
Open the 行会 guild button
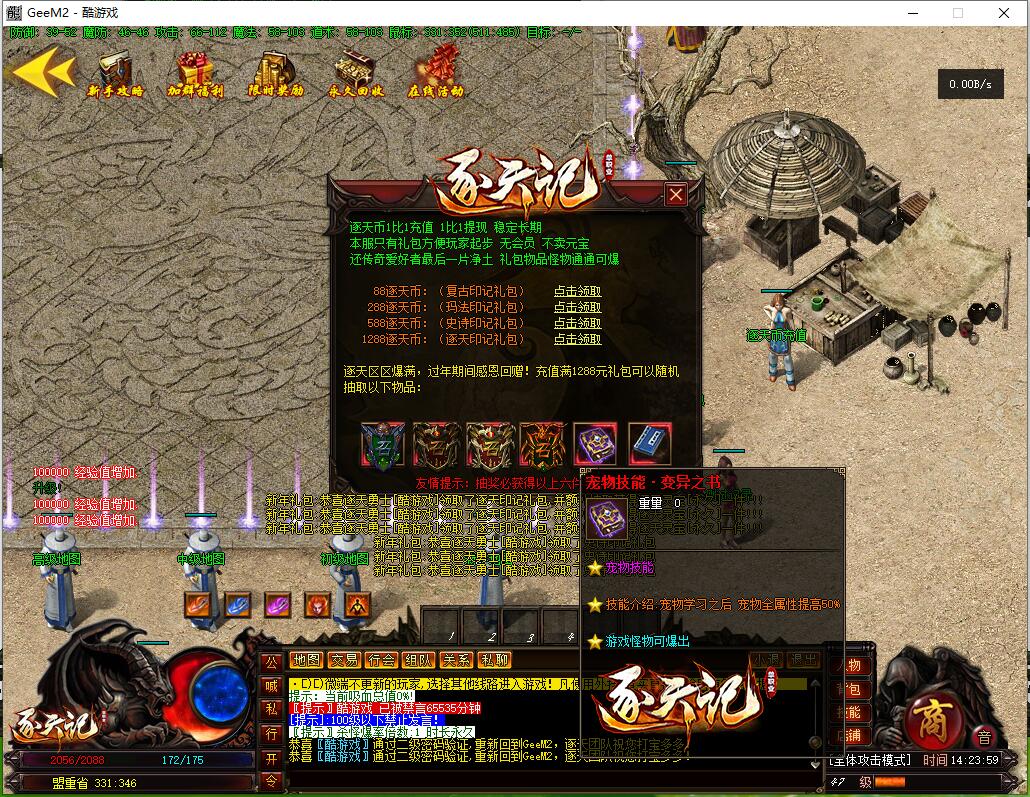[x=381, y=660]
